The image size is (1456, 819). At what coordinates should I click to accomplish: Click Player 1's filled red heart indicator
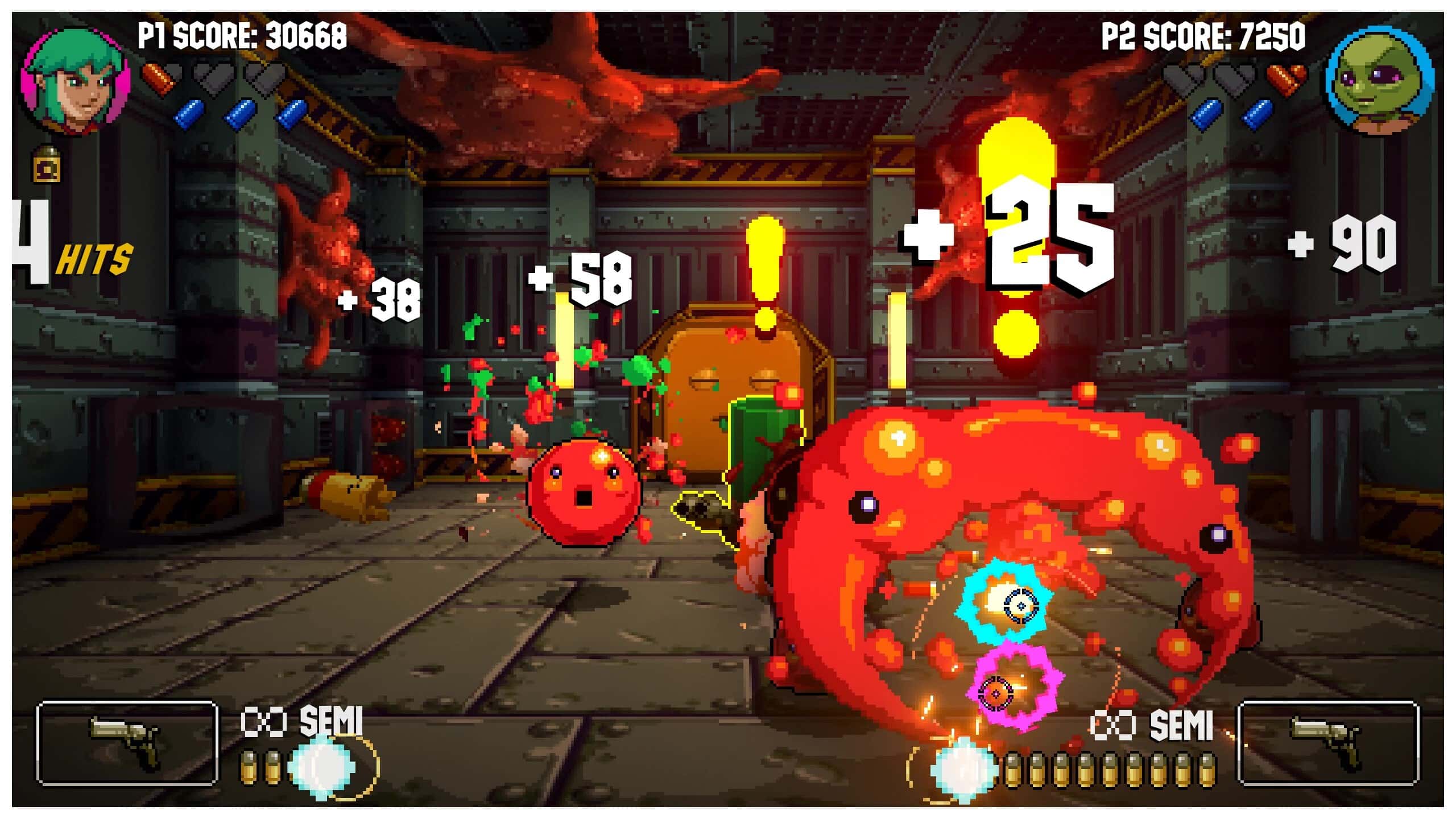(x=158, y=77)
